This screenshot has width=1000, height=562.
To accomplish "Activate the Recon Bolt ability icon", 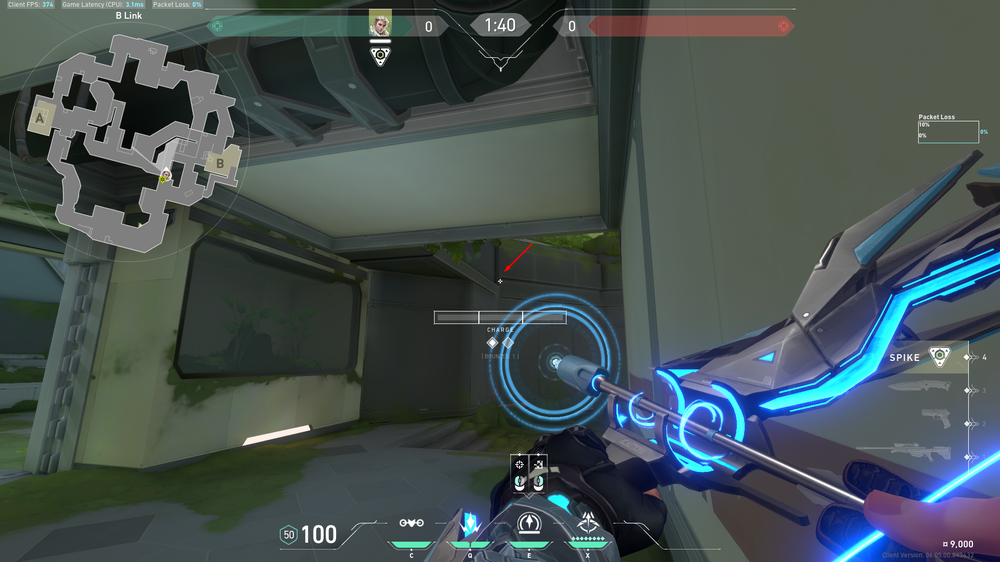I will (528, 522).
